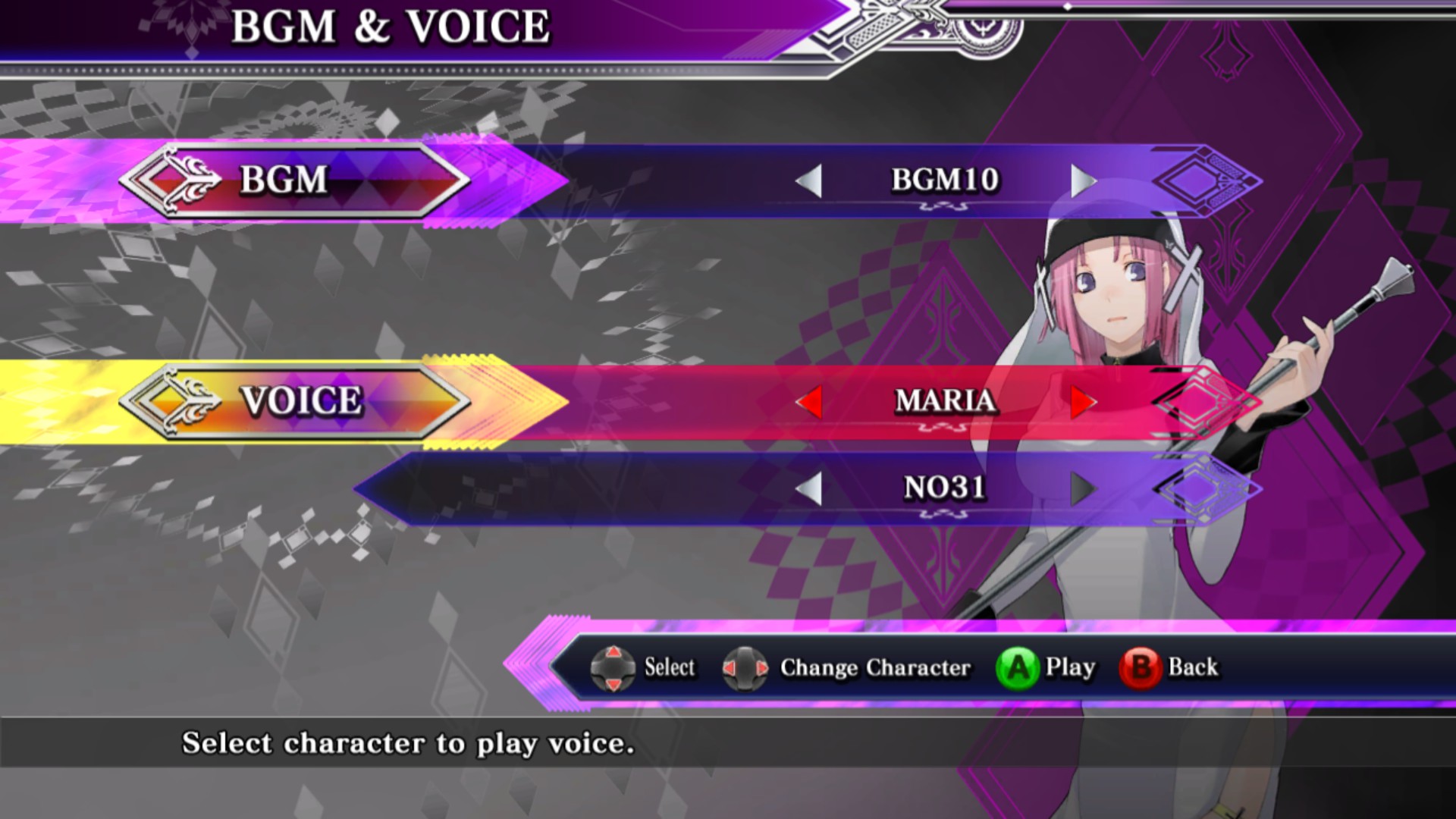Image resolution: width=1456 pixels, height=819 pixels.
Task: Switch to next character with red right arrow
Action: tap(1083, 401)
